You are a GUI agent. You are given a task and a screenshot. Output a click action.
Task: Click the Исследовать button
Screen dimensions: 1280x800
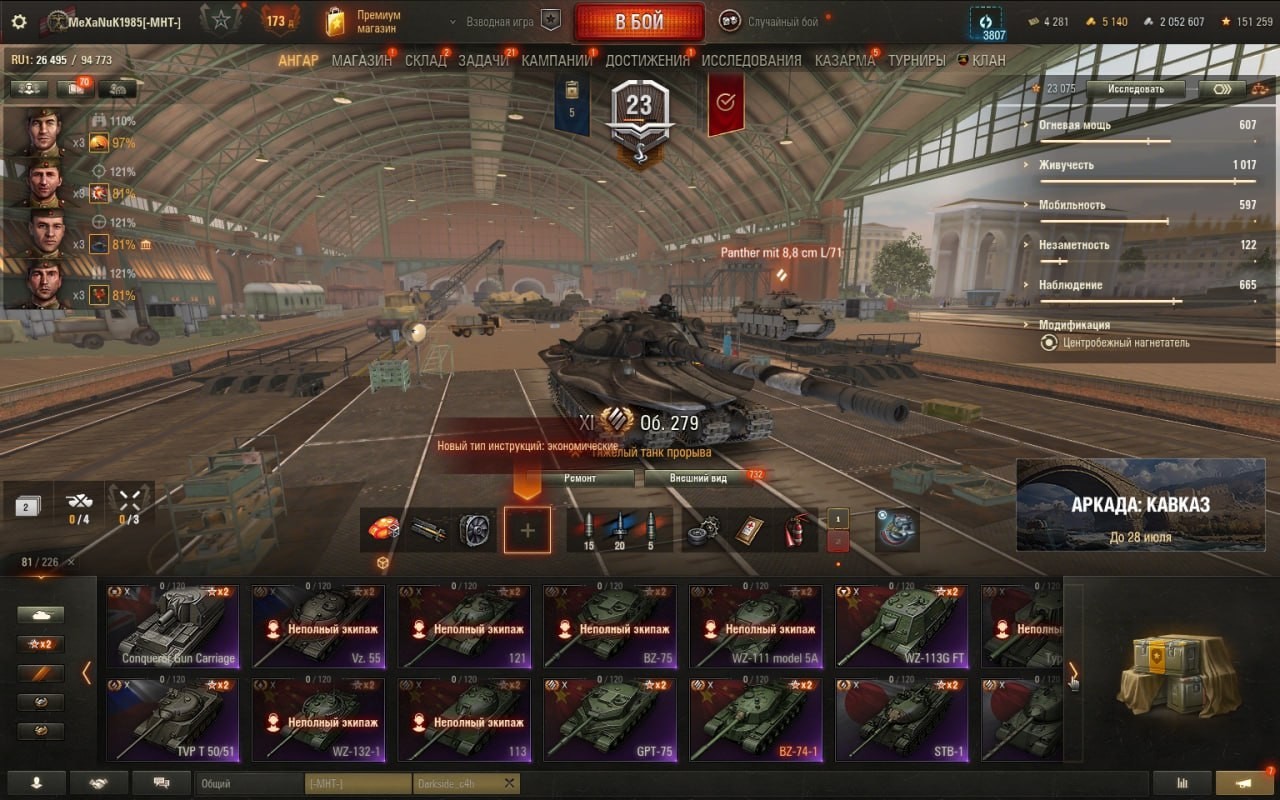pos(1136,89)
